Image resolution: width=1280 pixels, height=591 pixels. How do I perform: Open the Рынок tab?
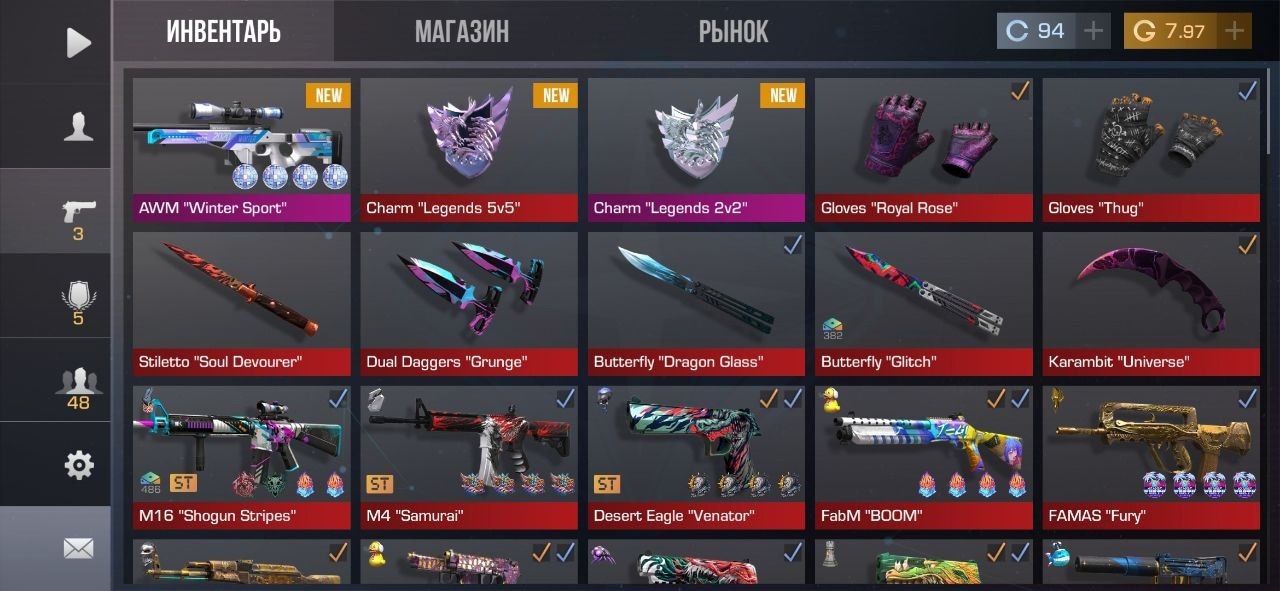[733, 32]
